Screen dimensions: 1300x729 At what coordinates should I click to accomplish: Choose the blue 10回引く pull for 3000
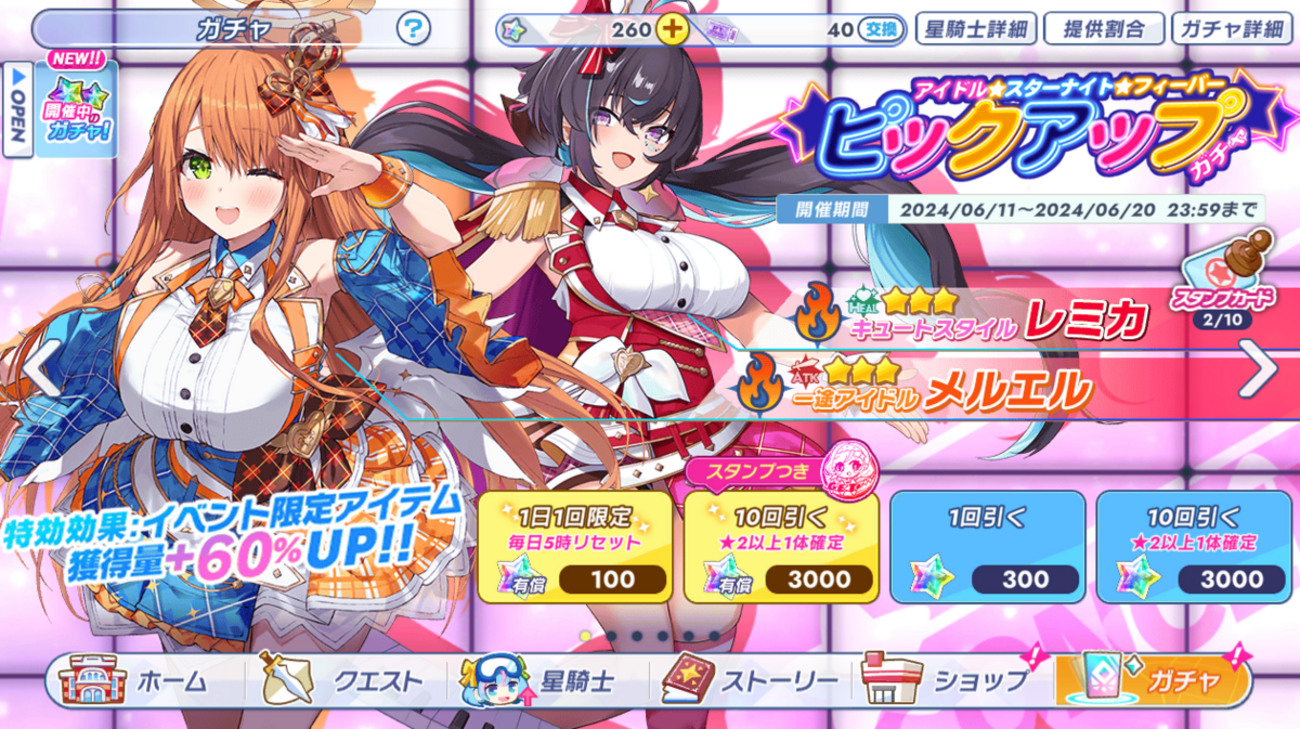[1193, 546]
